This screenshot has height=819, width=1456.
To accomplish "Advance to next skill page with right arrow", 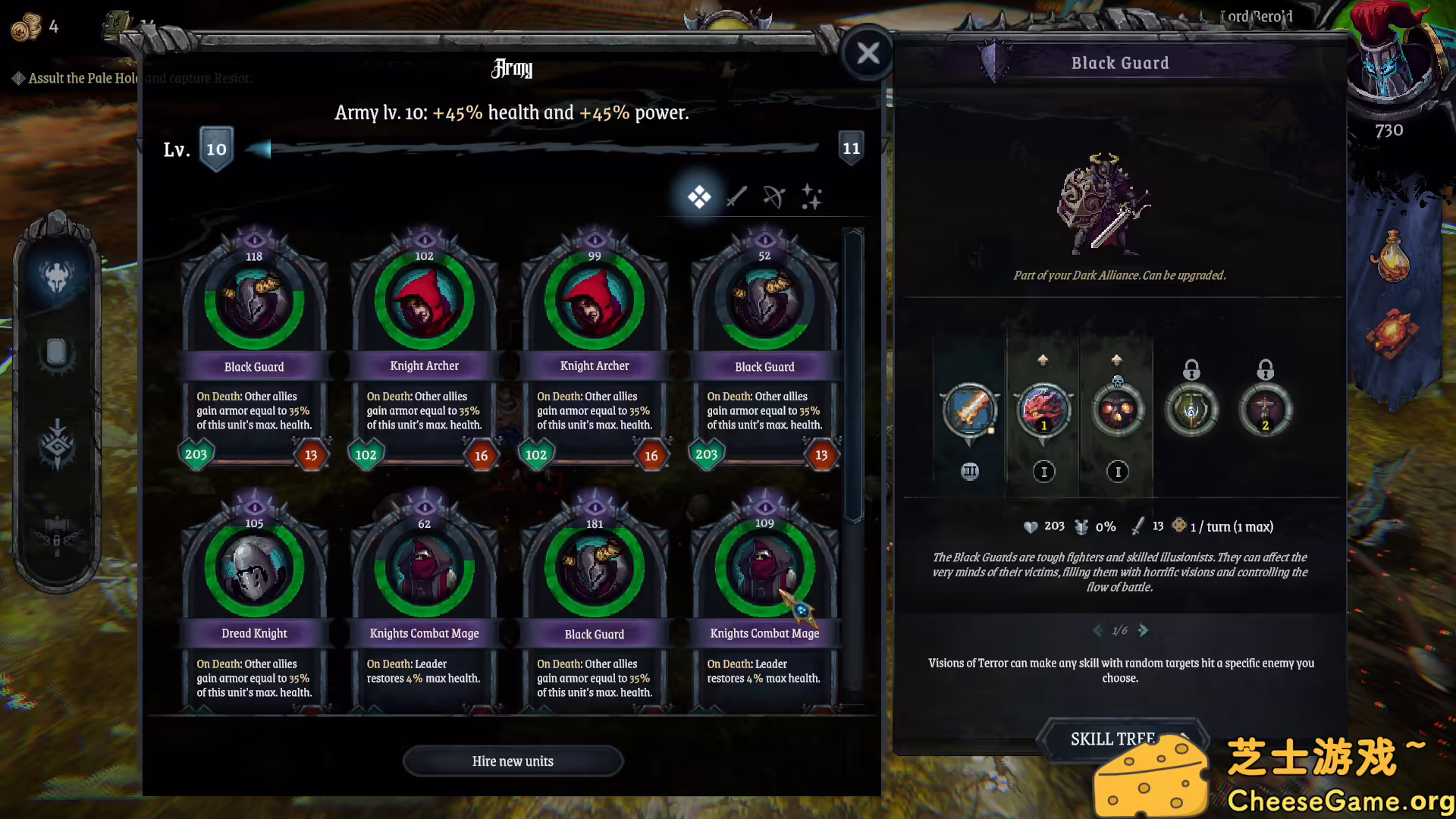I will pyautogui.click(x=1144, y=630).
